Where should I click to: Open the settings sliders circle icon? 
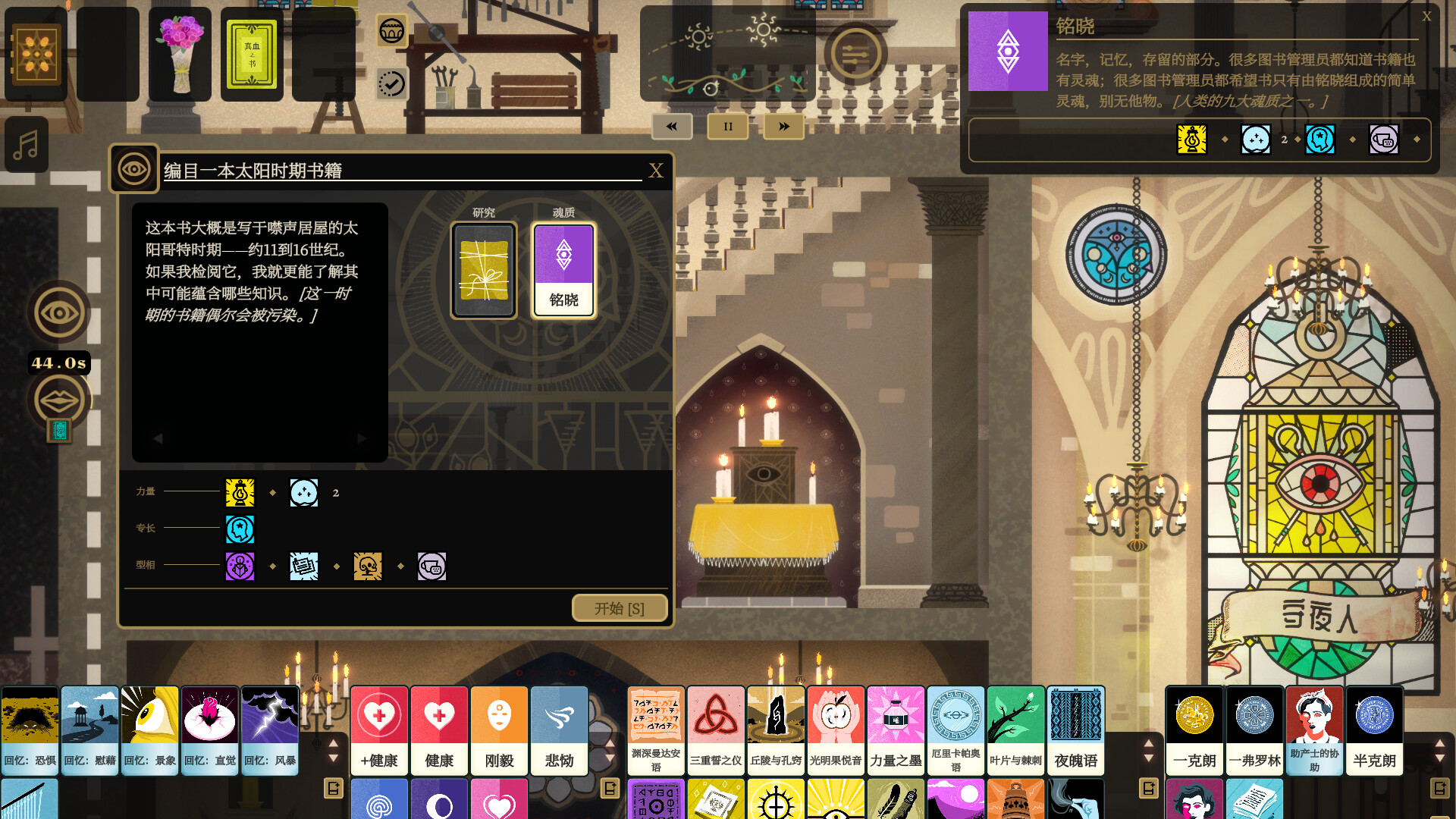coord(856,55)
